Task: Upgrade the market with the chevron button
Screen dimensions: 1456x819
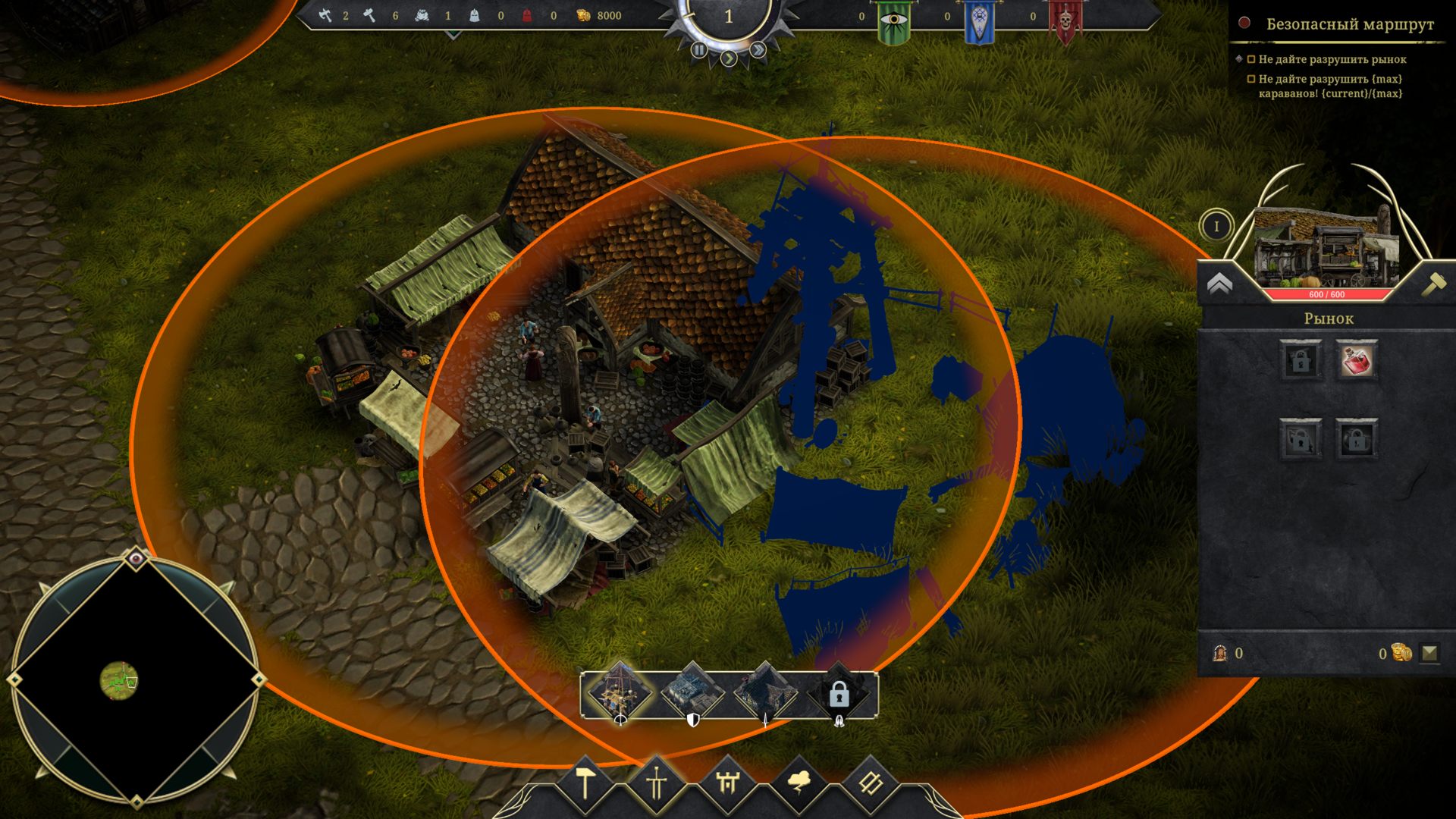Action: tap(1219, 284)
